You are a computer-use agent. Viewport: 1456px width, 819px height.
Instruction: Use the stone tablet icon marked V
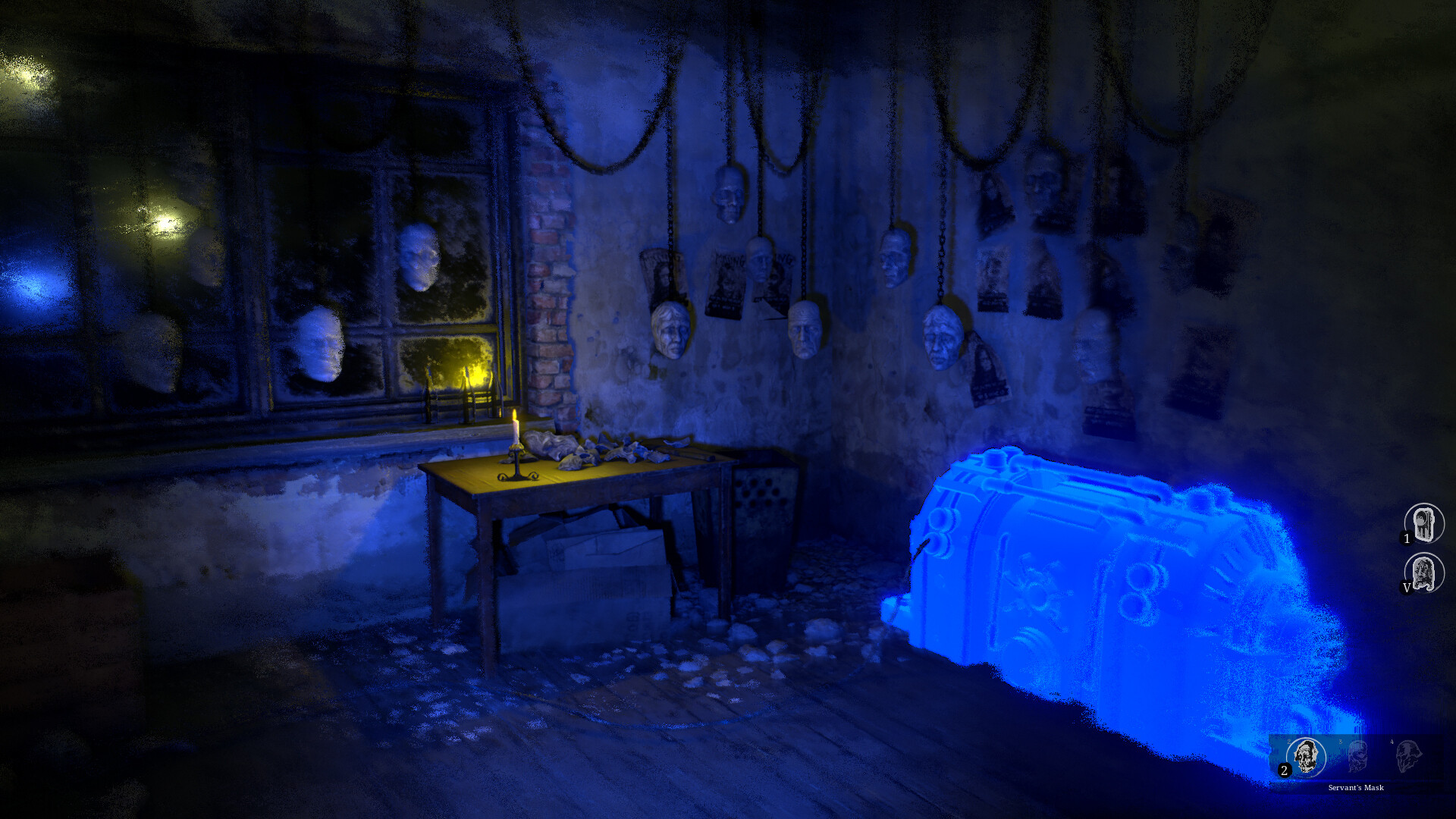(x=1423, y=573)
